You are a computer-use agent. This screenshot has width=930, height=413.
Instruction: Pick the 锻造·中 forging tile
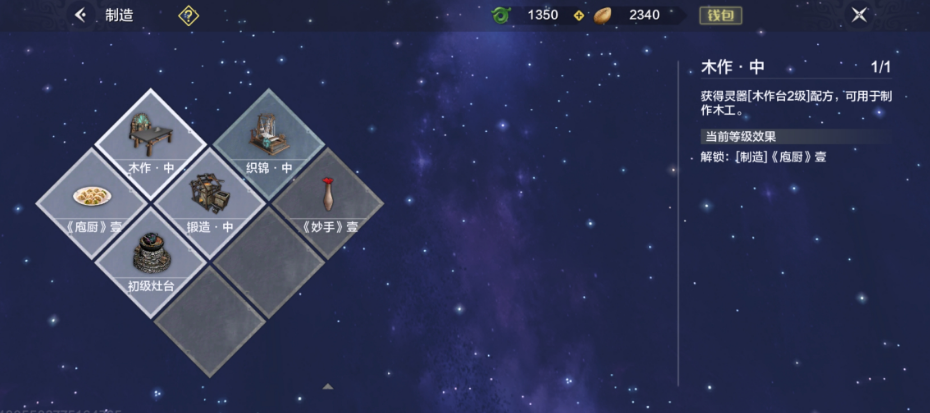(x=209, y=200)
